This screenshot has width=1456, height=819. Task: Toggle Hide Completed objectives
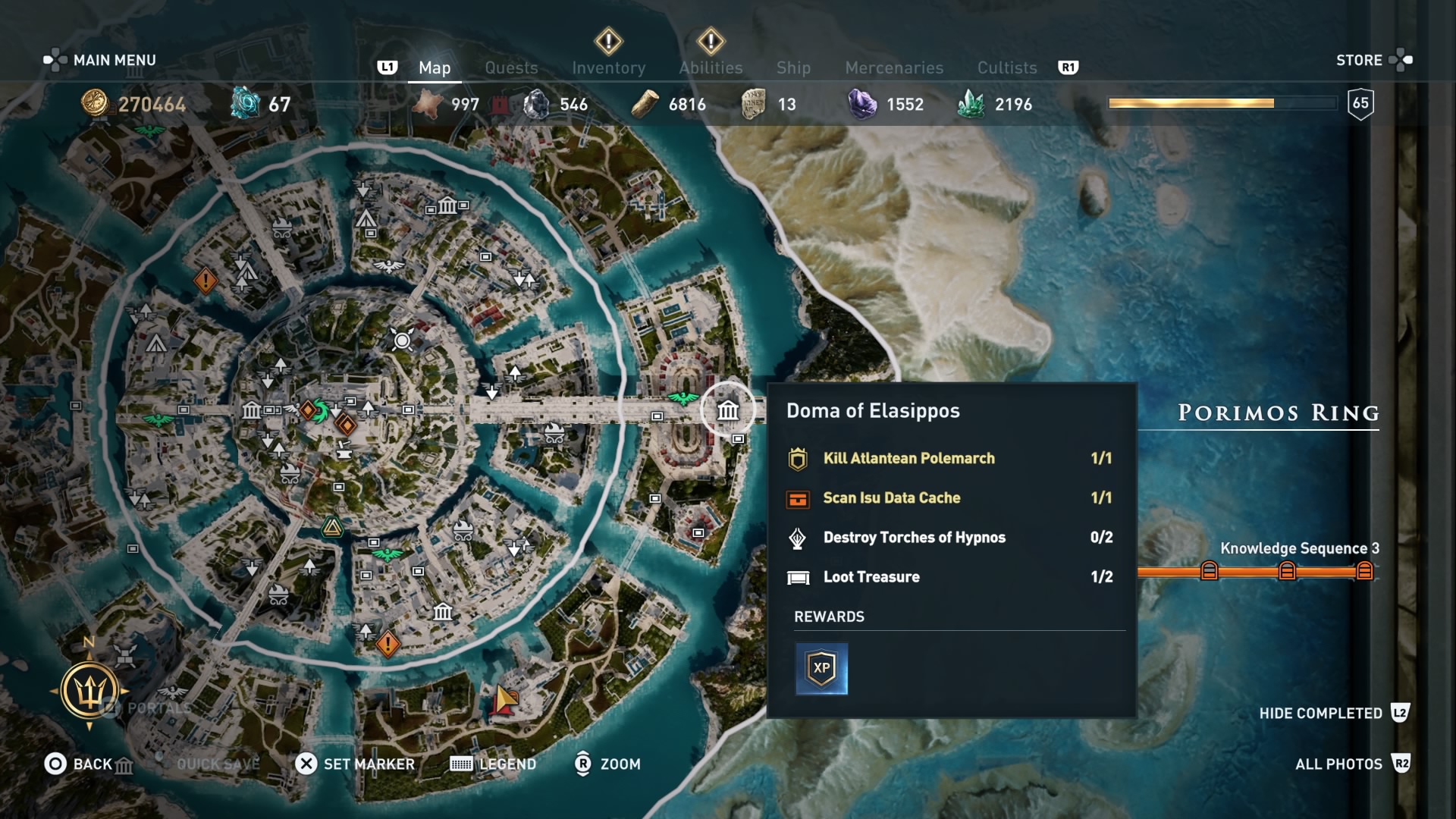pos(1321,713)
